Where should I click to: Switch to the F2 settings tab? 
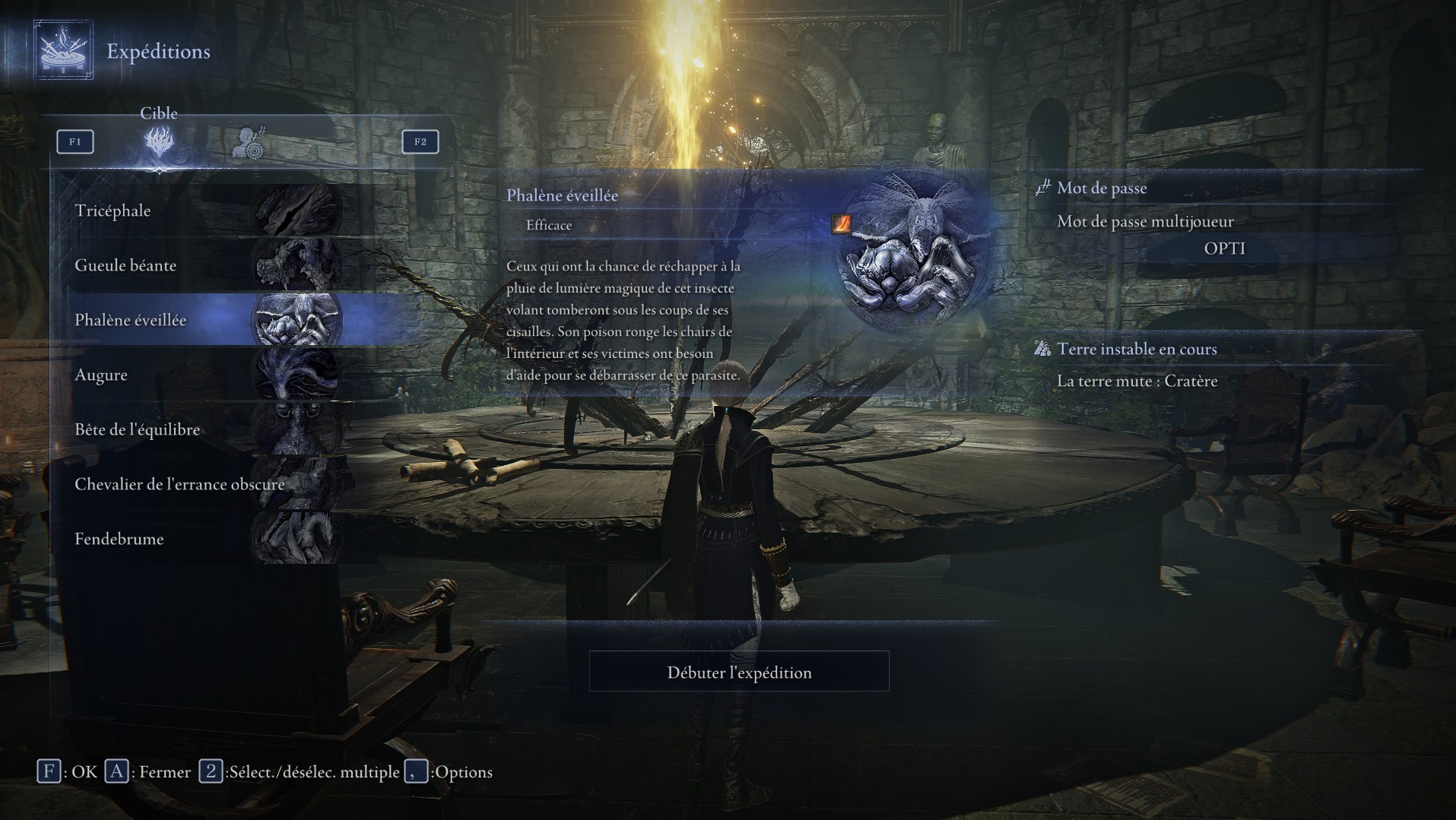(x=420, y=141)
